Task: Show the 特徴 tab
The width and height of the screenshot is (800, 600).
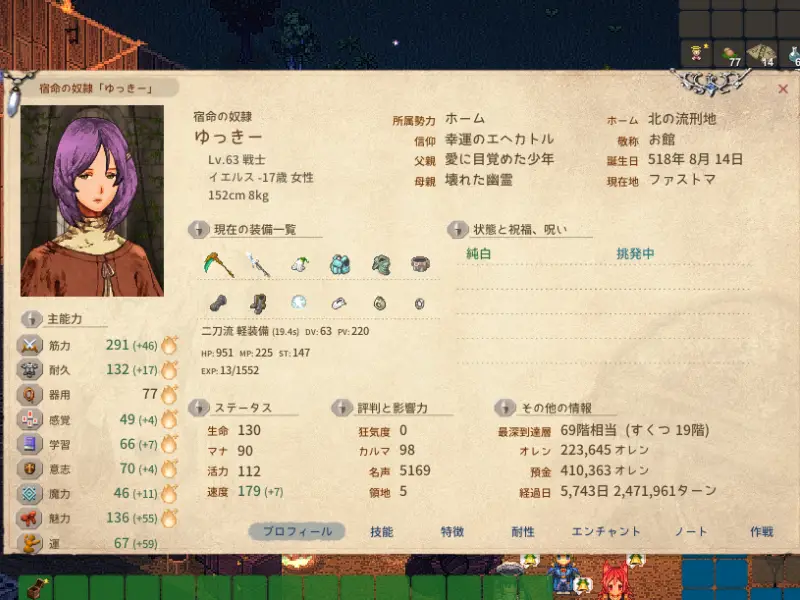Action: point(452,532)
